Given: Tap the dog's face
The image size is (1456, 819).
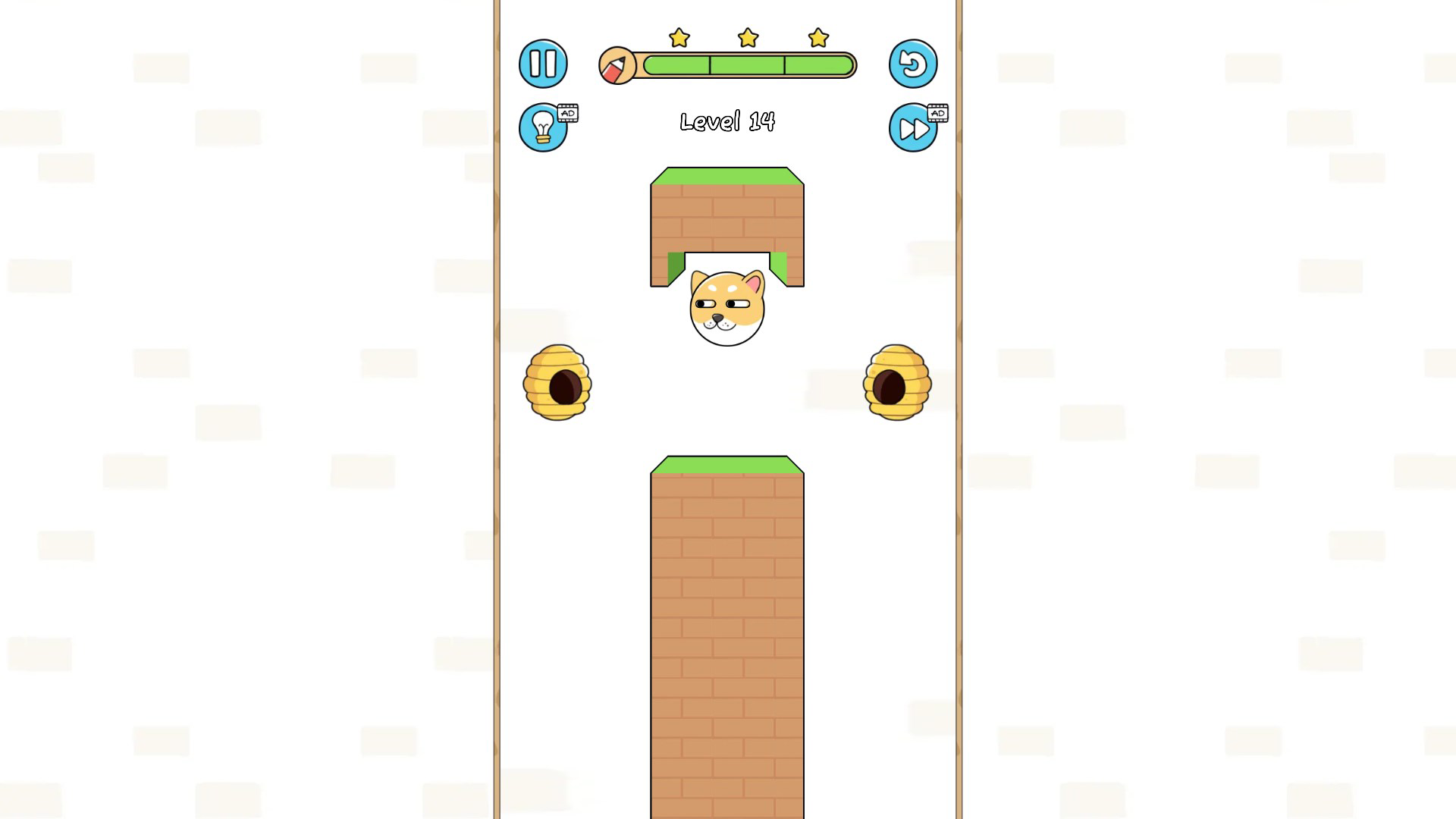Looking at the screenshot, I should (727, 307).
